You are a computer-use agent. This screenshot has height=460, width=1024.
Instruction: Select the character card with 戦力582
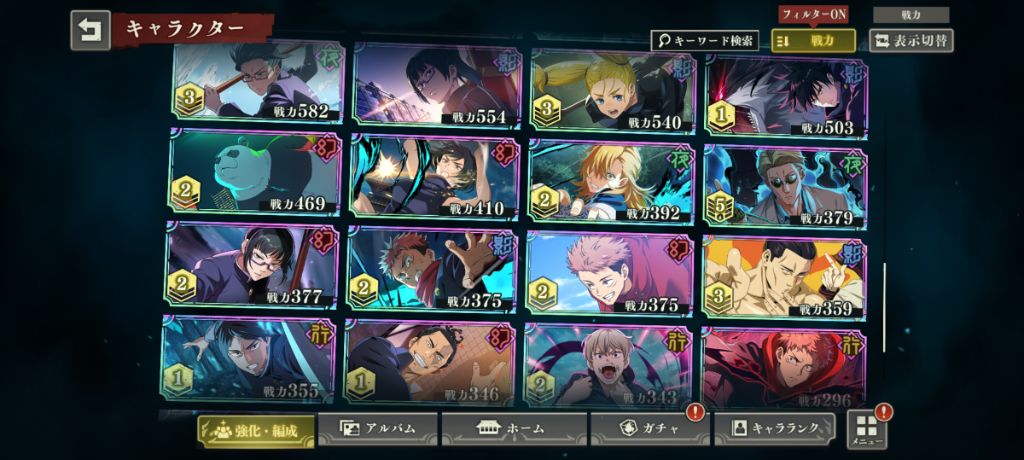coord(258,82)
